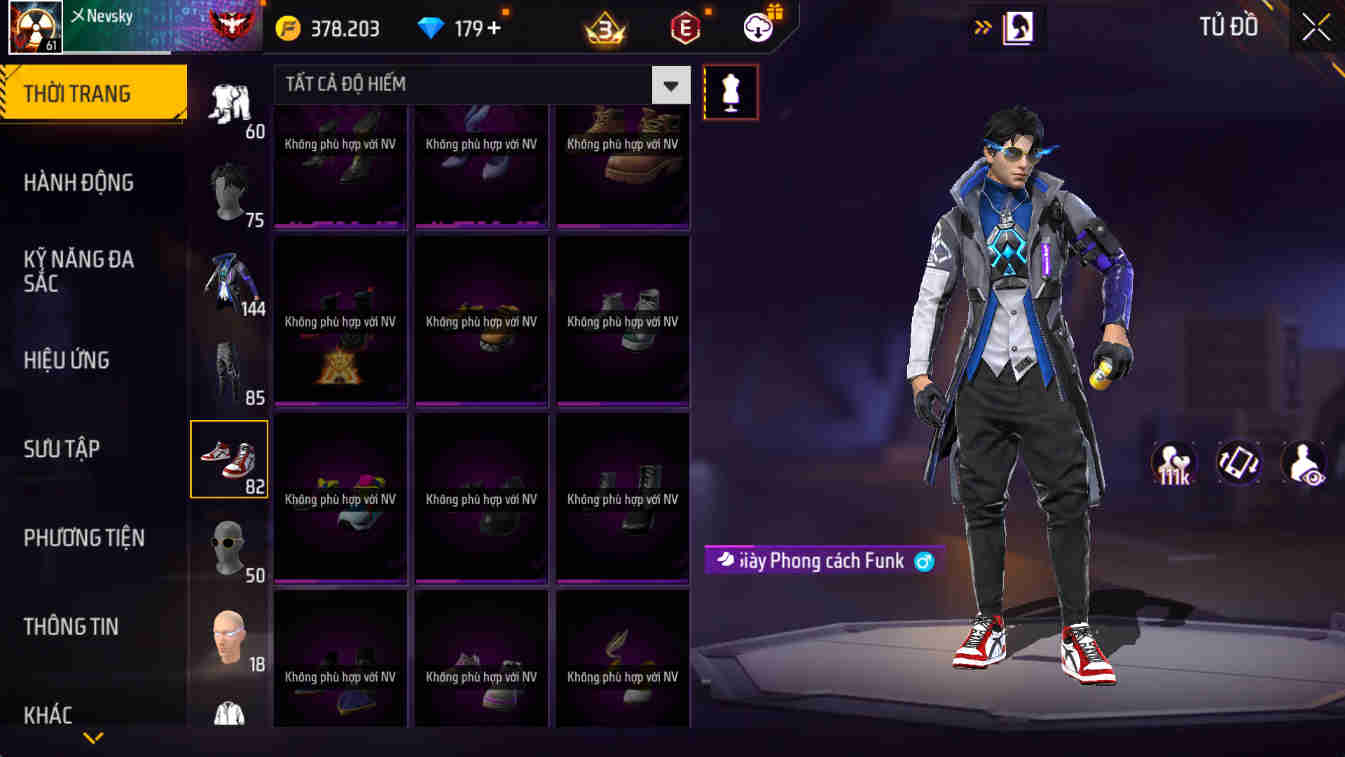Select the shoes category icon
The width and height of the screenshot is (1345, 757).
pyautogui.click(x=229, y=459)
